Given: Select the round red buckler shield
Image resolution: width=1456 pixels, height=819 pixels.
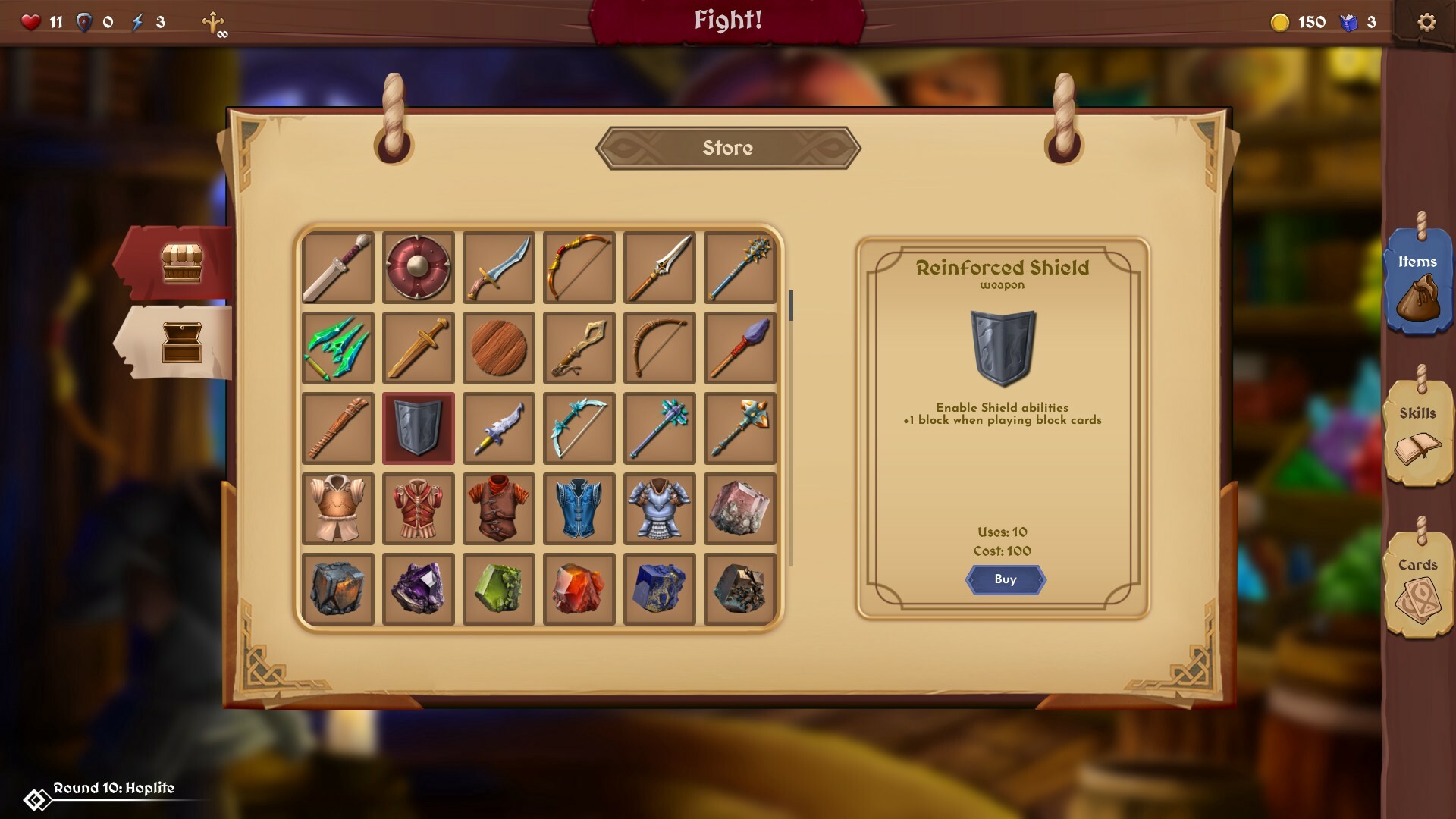Looking at the screenshot, I should point(418,267).
